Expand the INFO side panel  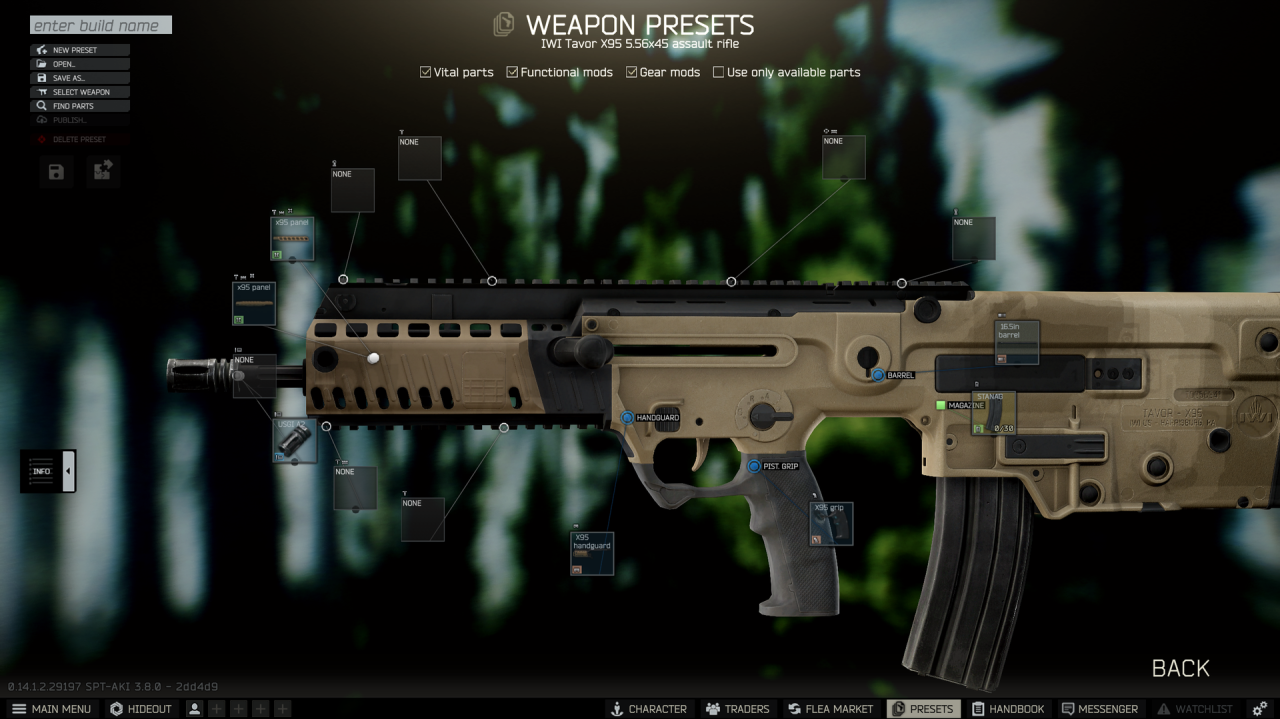[x=48, y=471]
